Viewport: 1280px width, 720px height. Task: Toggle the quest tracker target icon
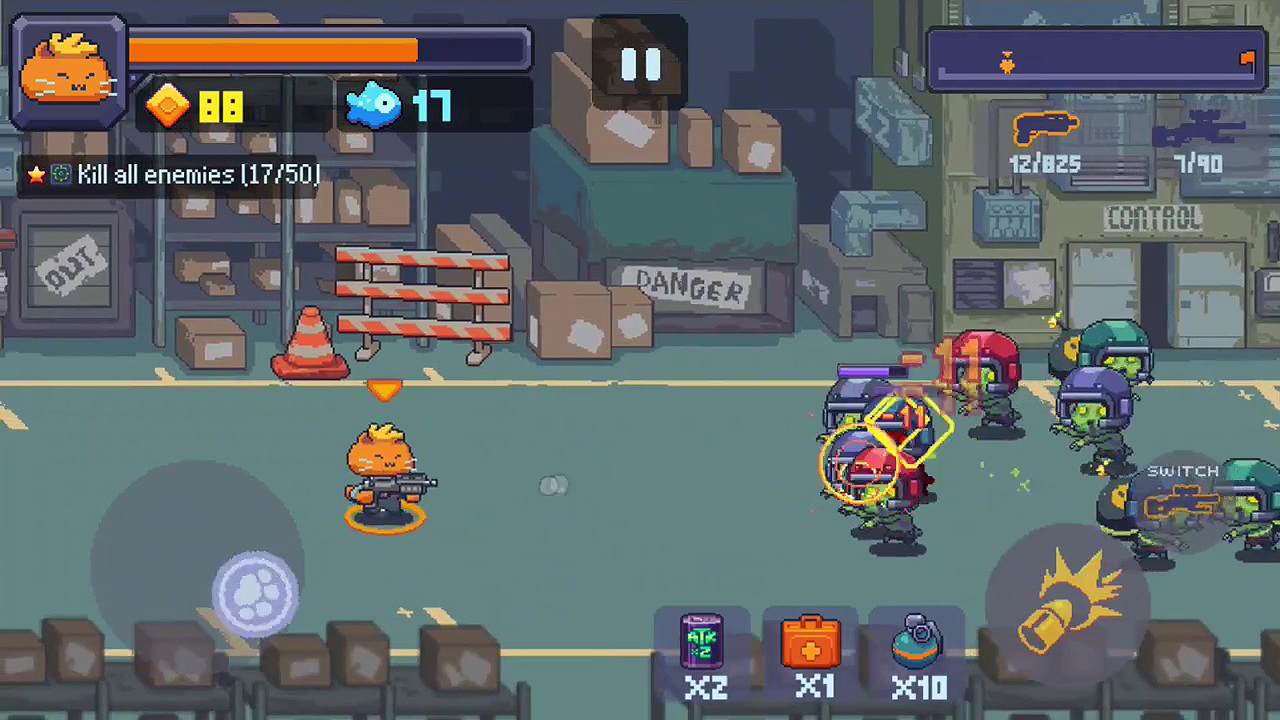(60, 175)
